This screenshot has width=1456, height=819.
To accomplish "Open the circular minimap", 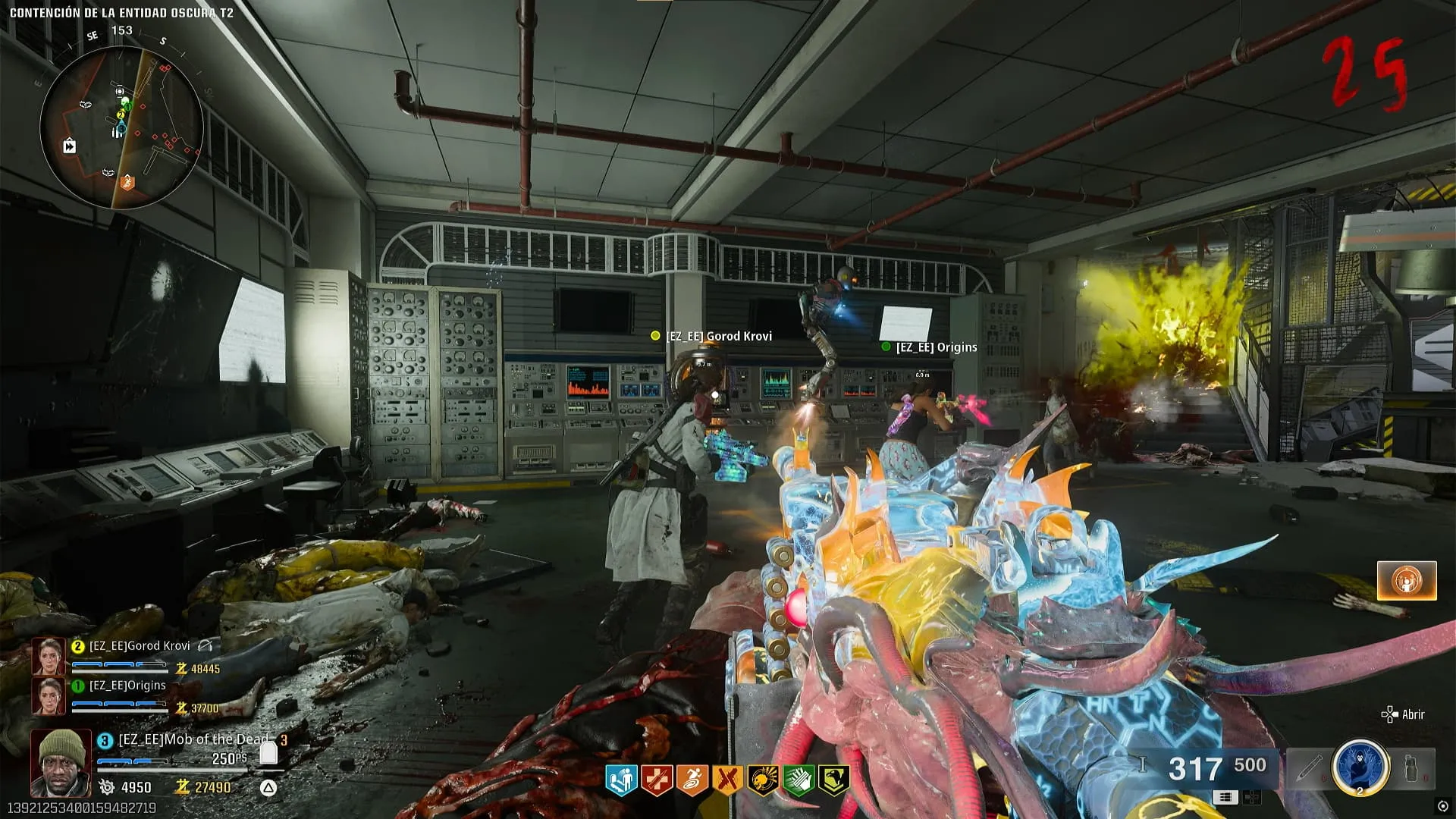I will point(121,127).
